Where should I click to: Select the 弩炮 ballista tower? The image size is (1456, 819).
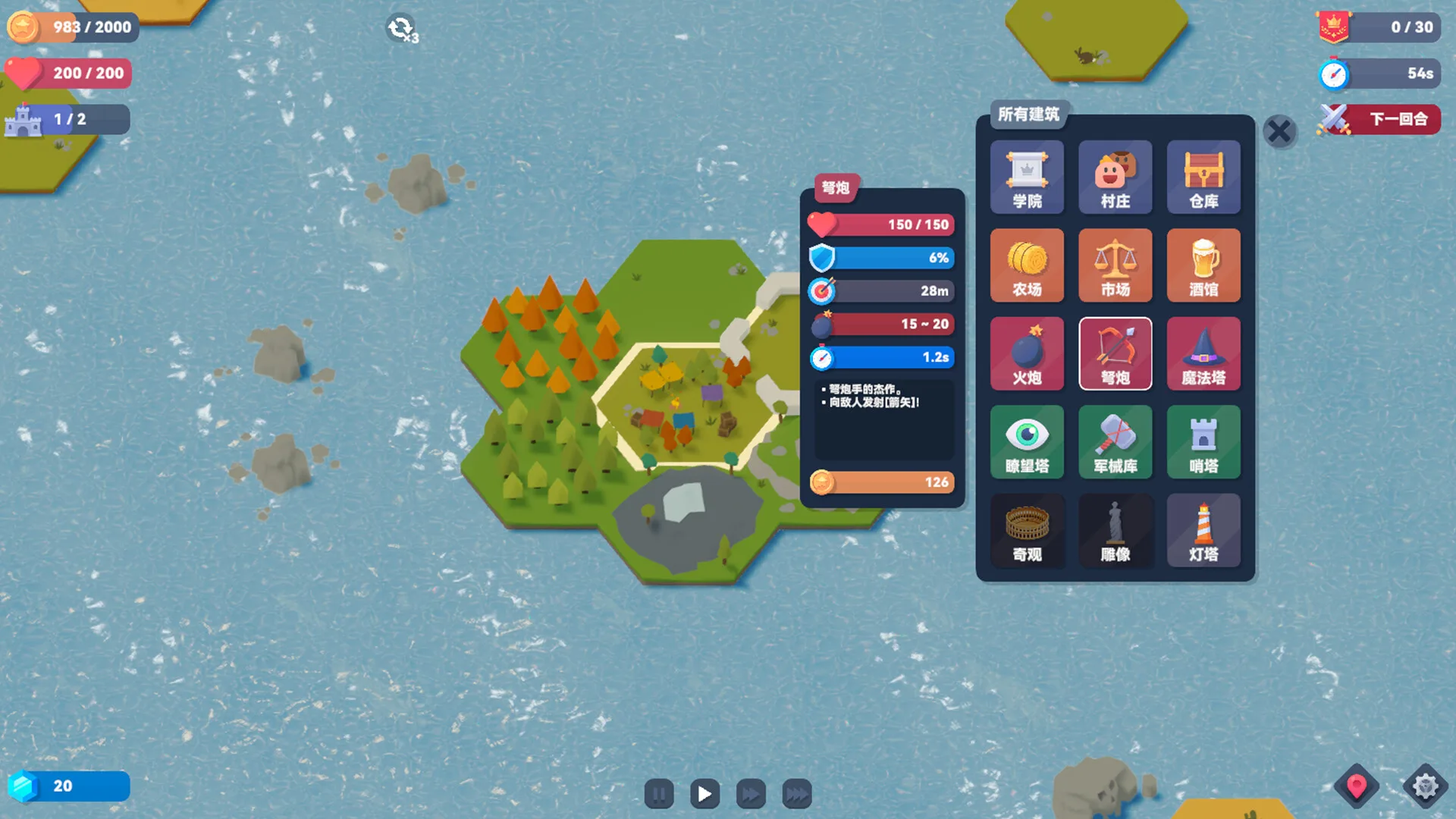coord(1115,354)
